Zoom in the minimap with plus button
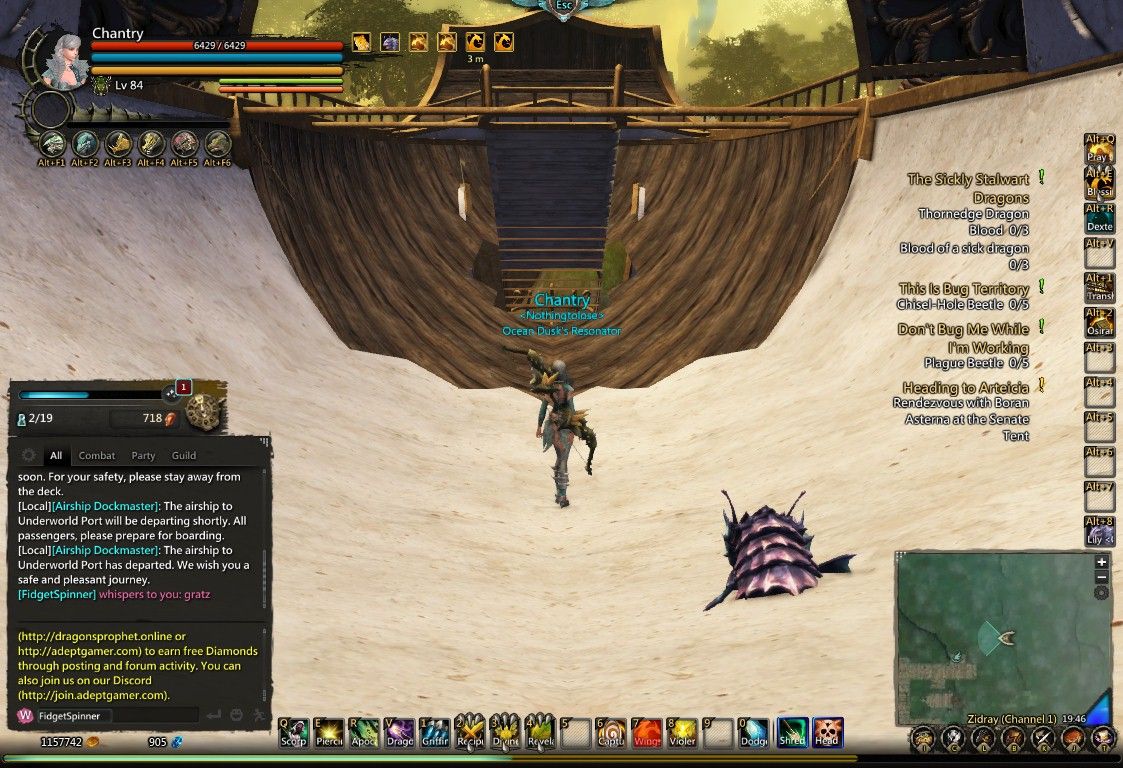The image size is (1123, 768). pos(1102,561)
